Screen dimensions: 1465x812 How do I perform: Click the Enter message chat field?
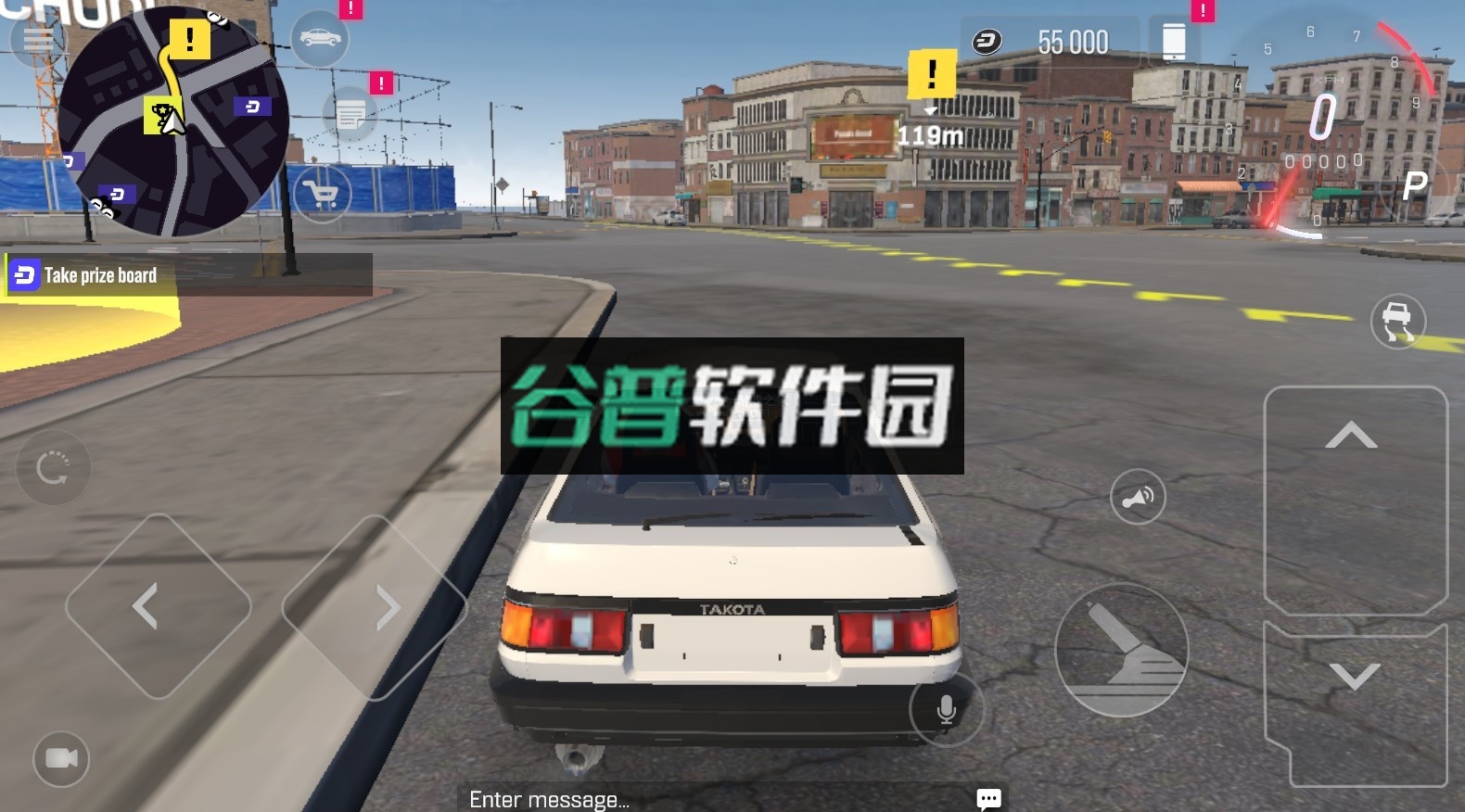547,799
